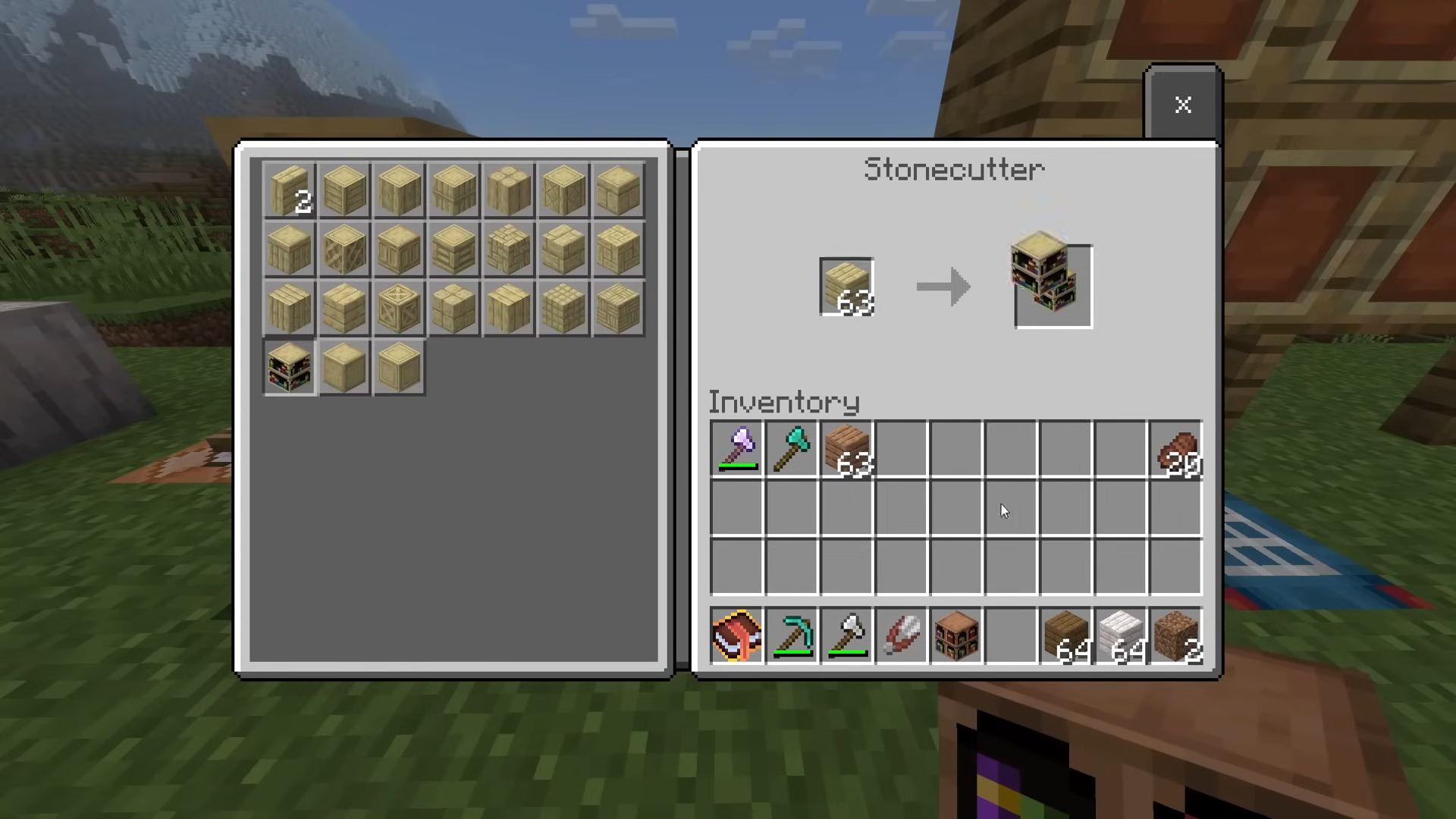The image size is (1456, 819).
Task: Select the bookshelf recipe option
Action: [290, 368]
